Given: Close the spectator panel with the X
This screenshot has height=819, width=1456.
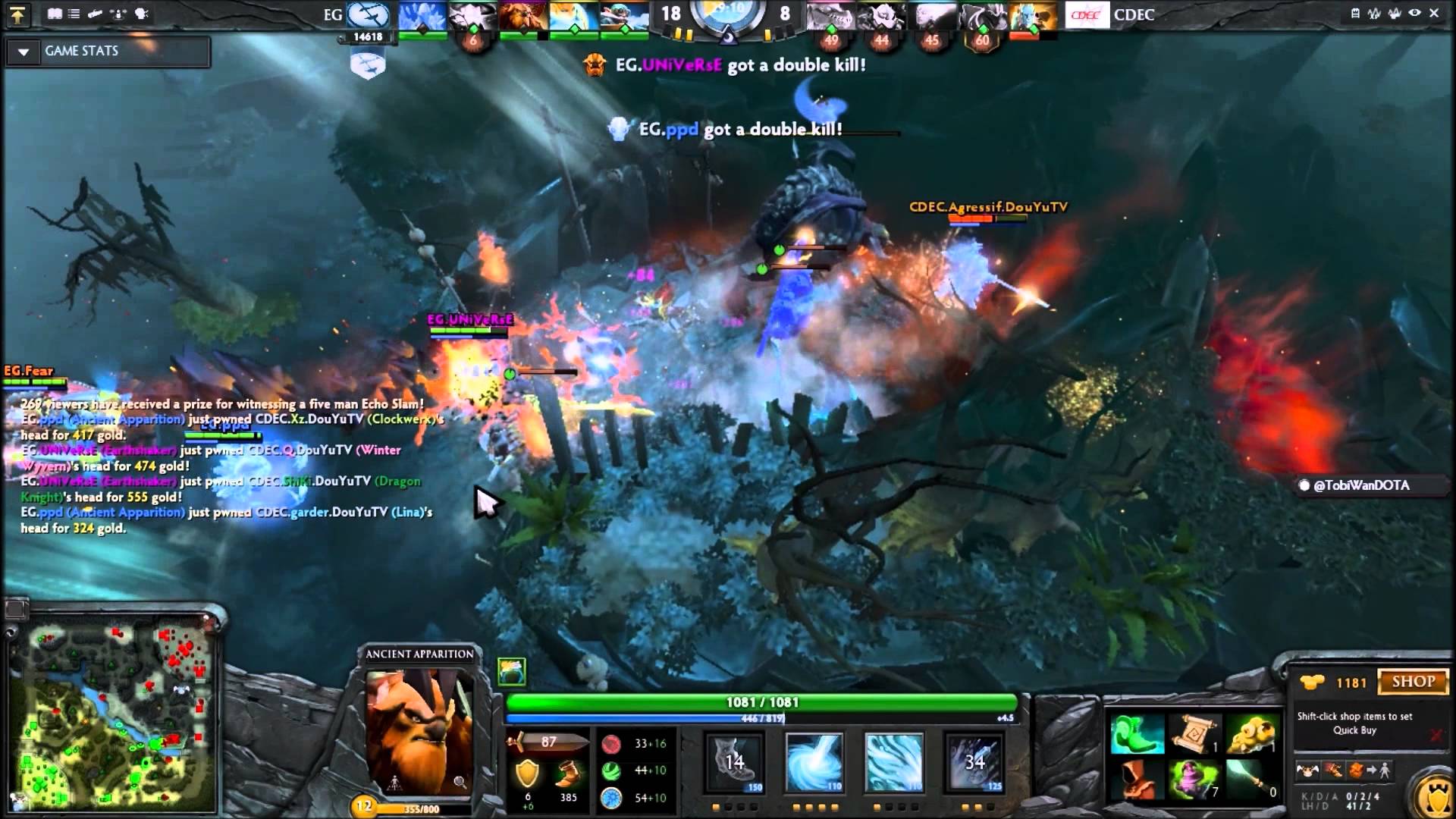Looking at the screenshot, I should 1434,13.
